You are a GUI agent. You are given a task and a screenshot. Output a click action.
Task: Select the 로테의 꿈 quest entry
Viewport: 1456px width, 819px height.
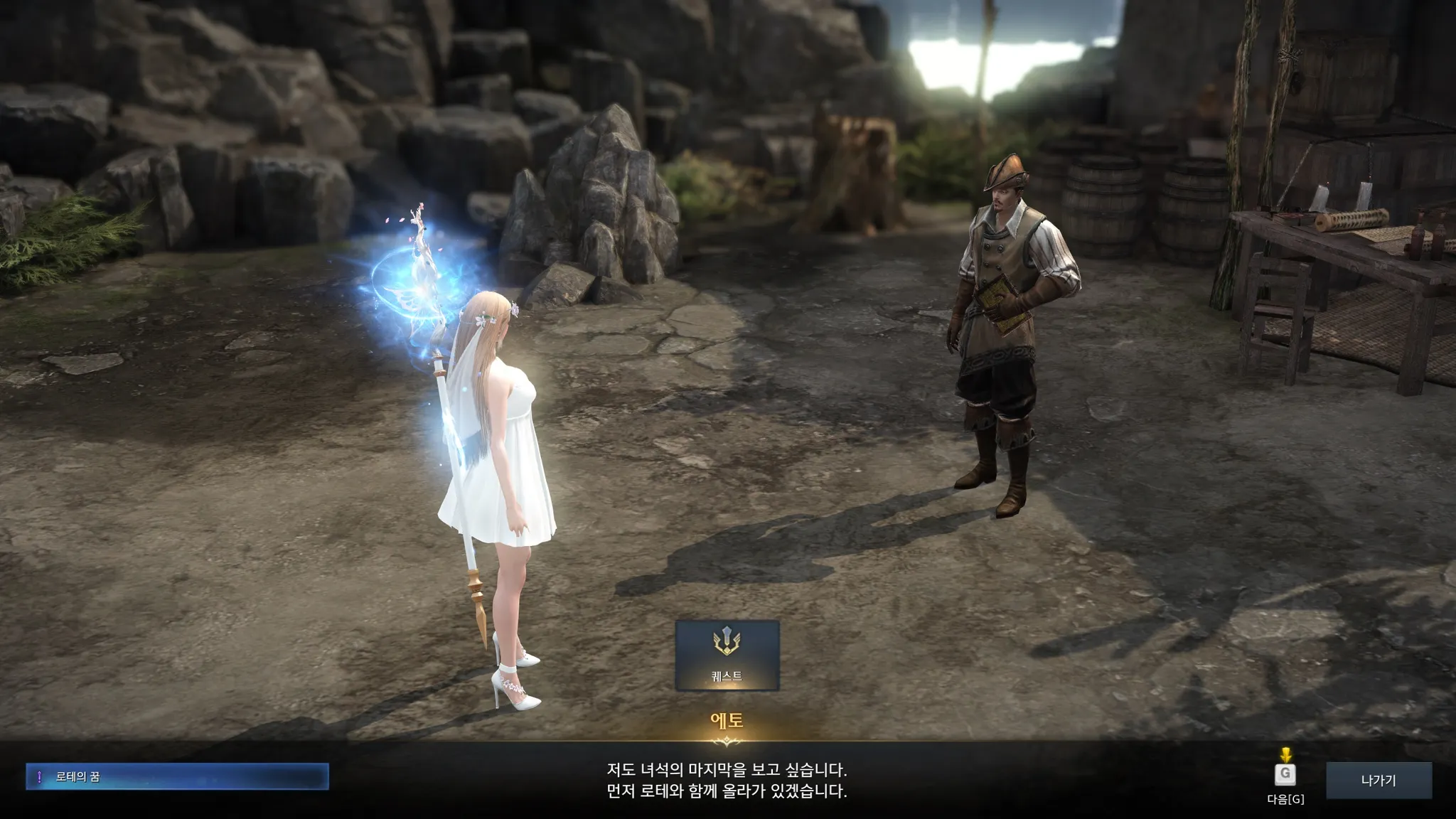coord(177,776)
